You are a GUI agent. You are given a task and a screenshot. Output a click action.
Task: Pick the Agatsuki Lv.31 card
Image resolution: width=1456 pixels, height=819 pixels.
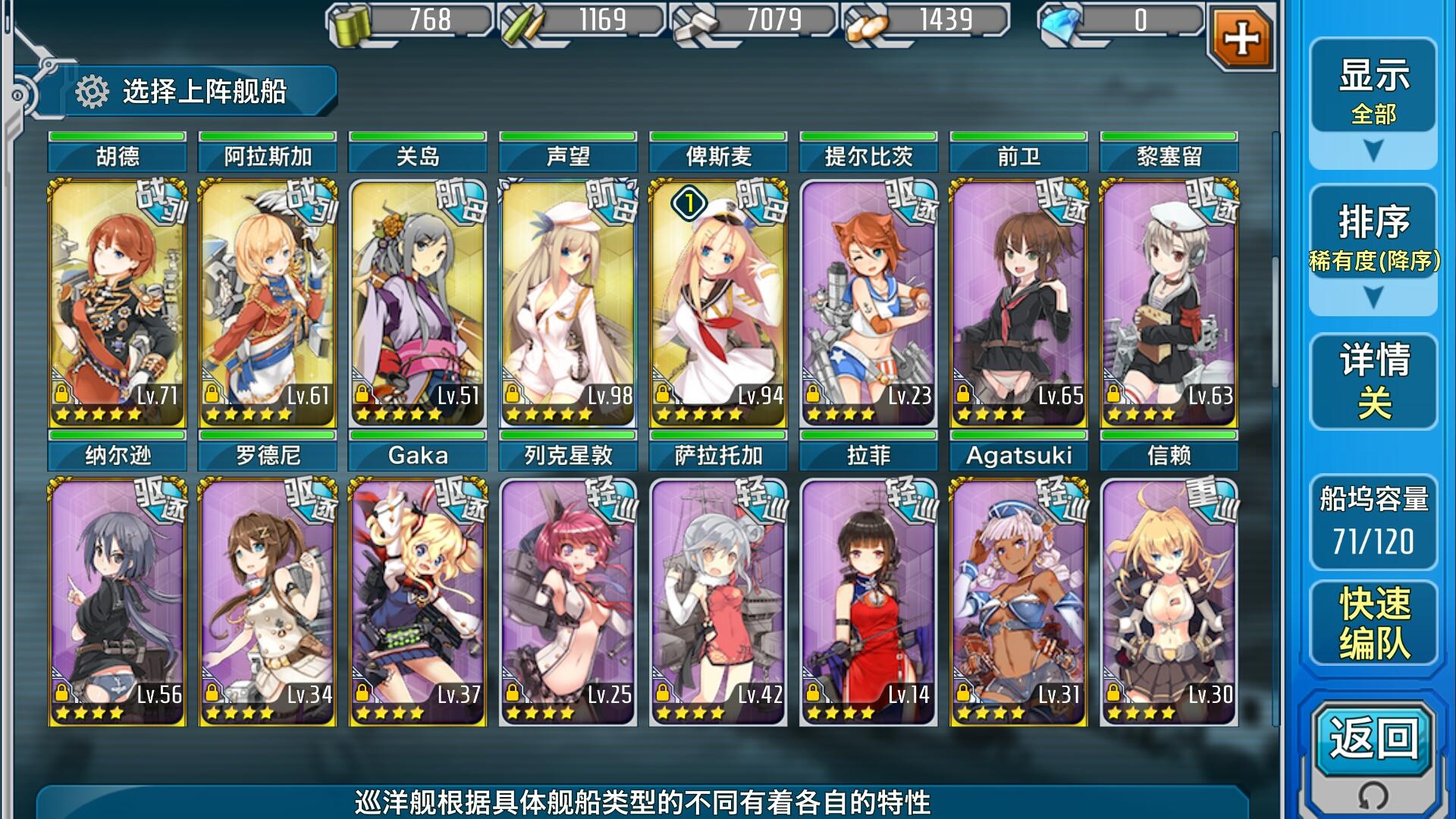[1018, 602]
